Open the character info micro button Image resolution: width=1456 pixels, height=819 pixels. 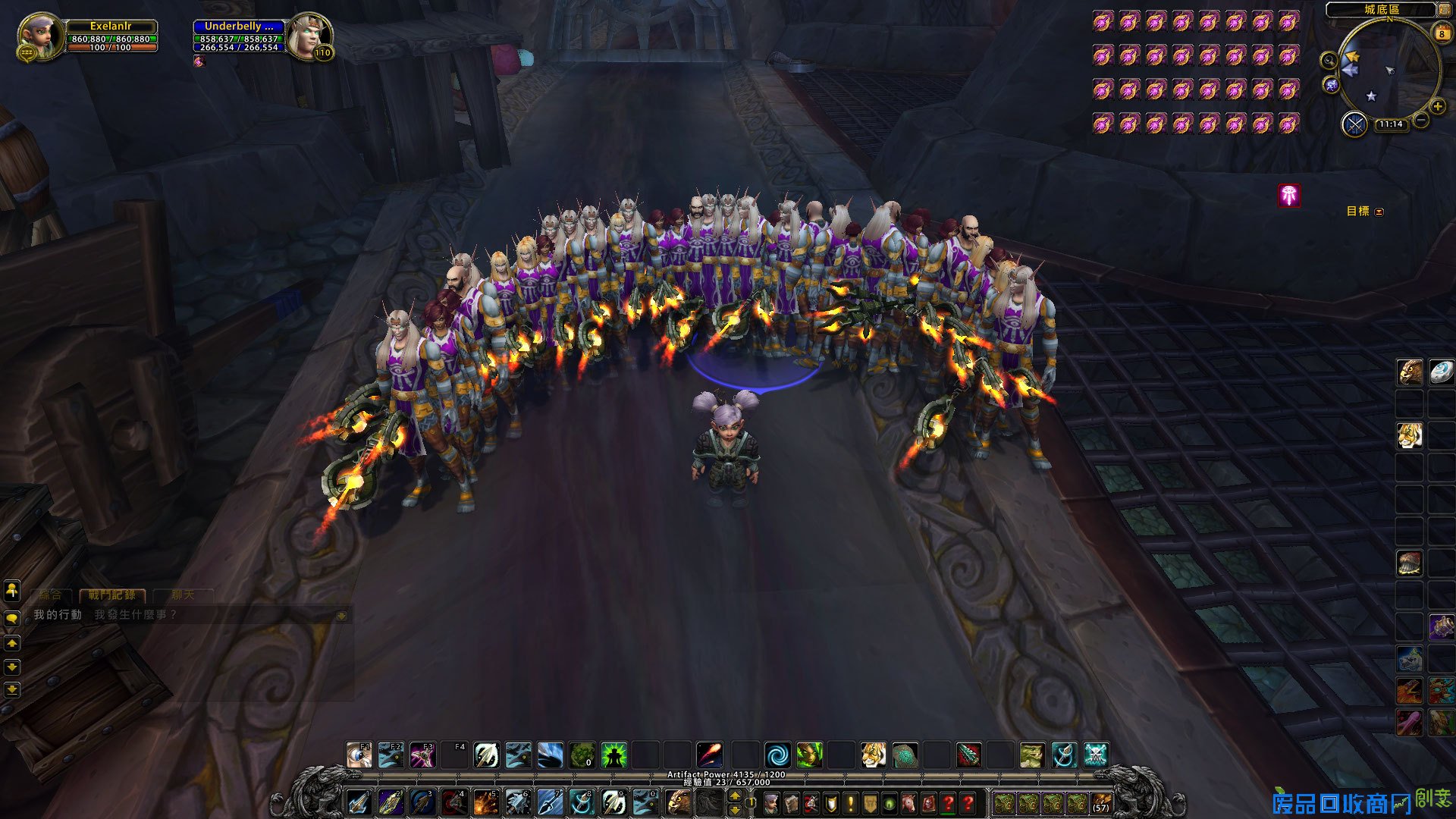pos(772,803)
